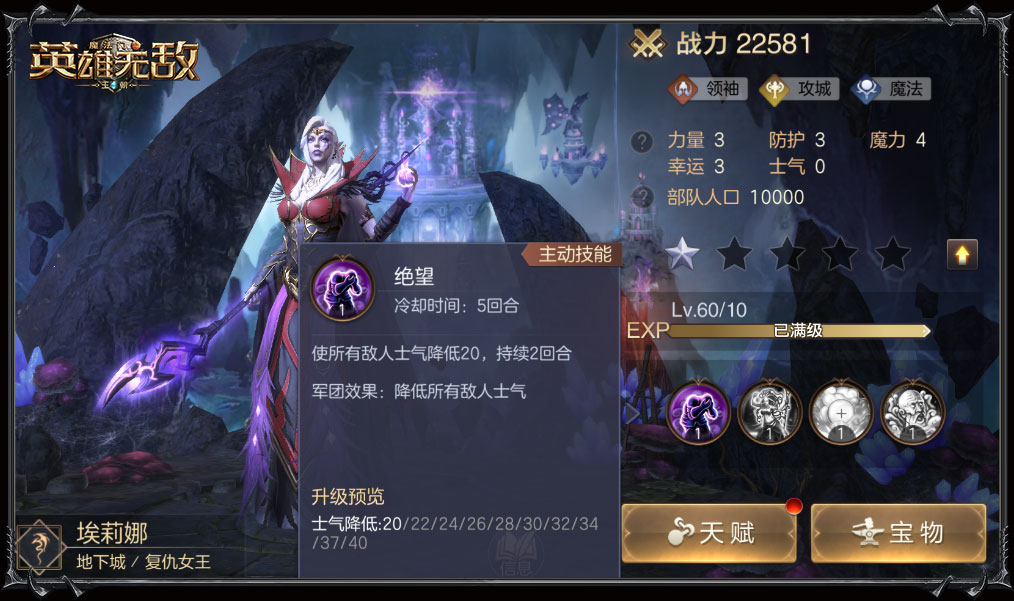Viewport: 1014px width, 601px height.
Task: Select the bald old man skill icon
Action: coord(912,411)
